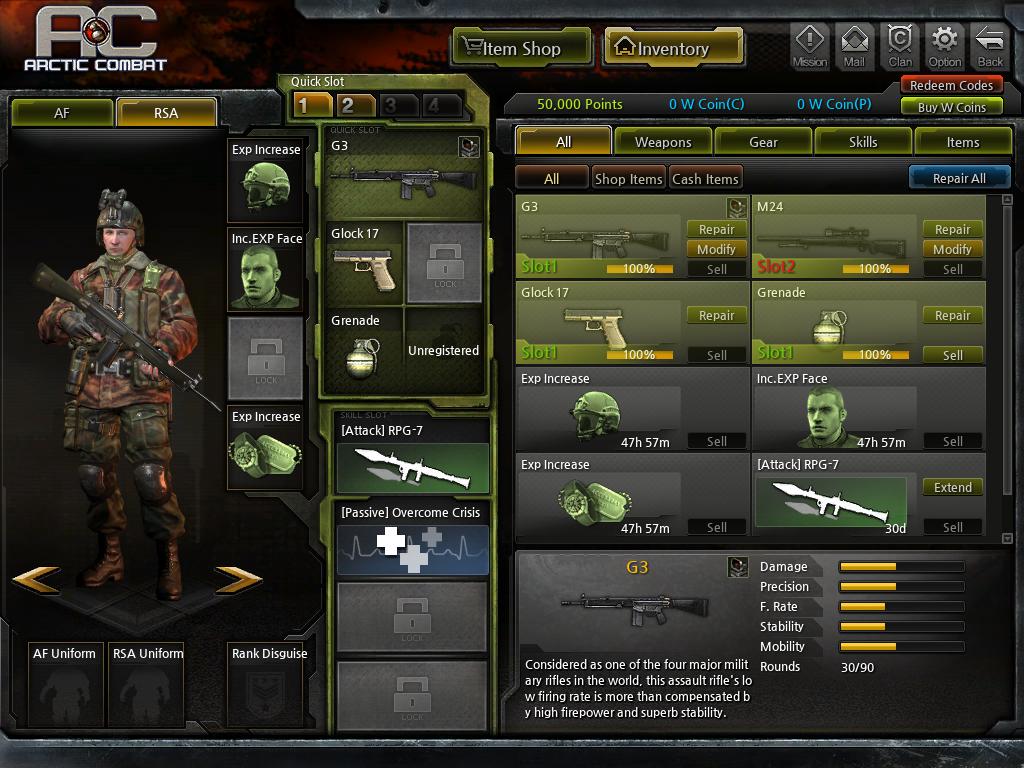Select the Overcome Crisis passive skill slot
1024x768 pixels.
coord(412,539)
